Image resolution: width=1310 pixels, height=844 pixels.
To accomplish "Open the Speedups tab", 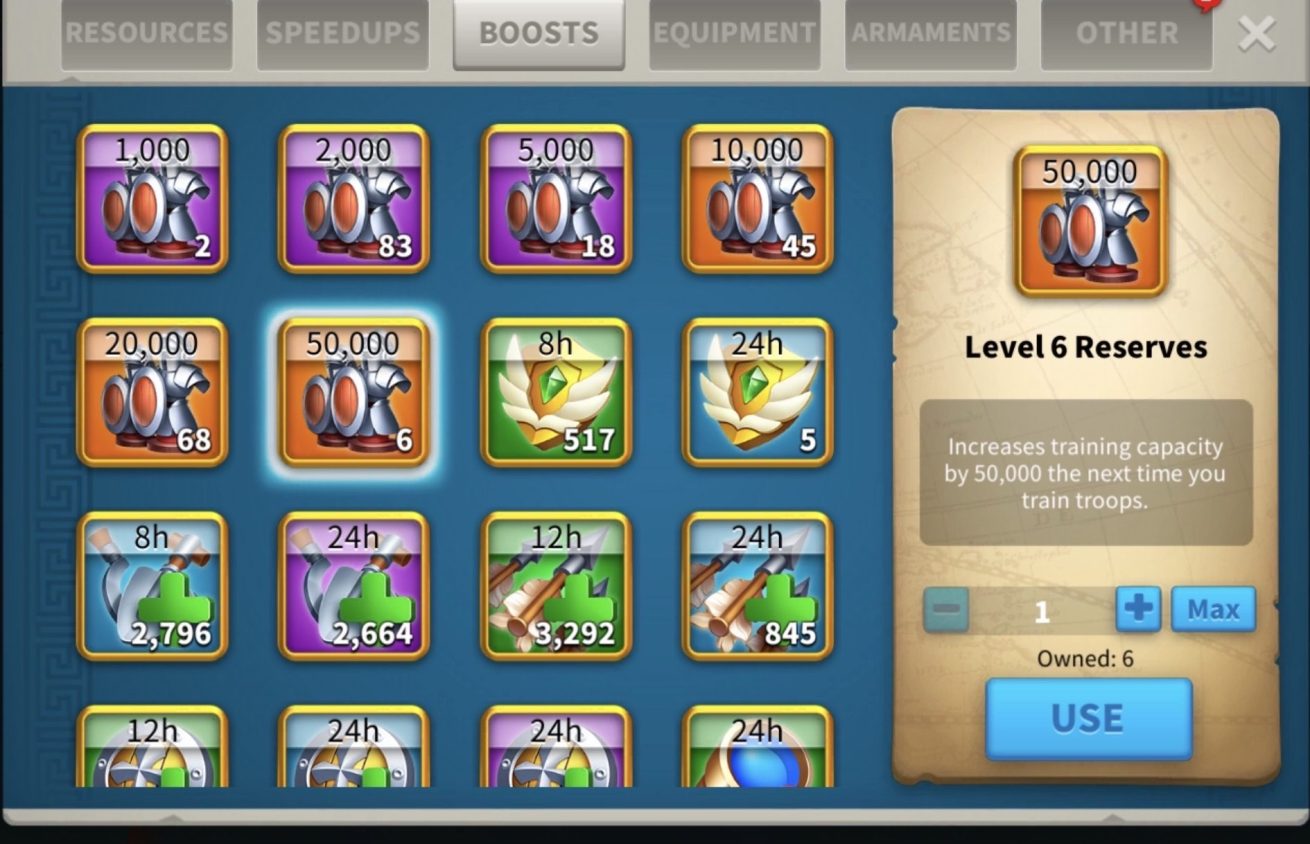I will coord(342,34).
